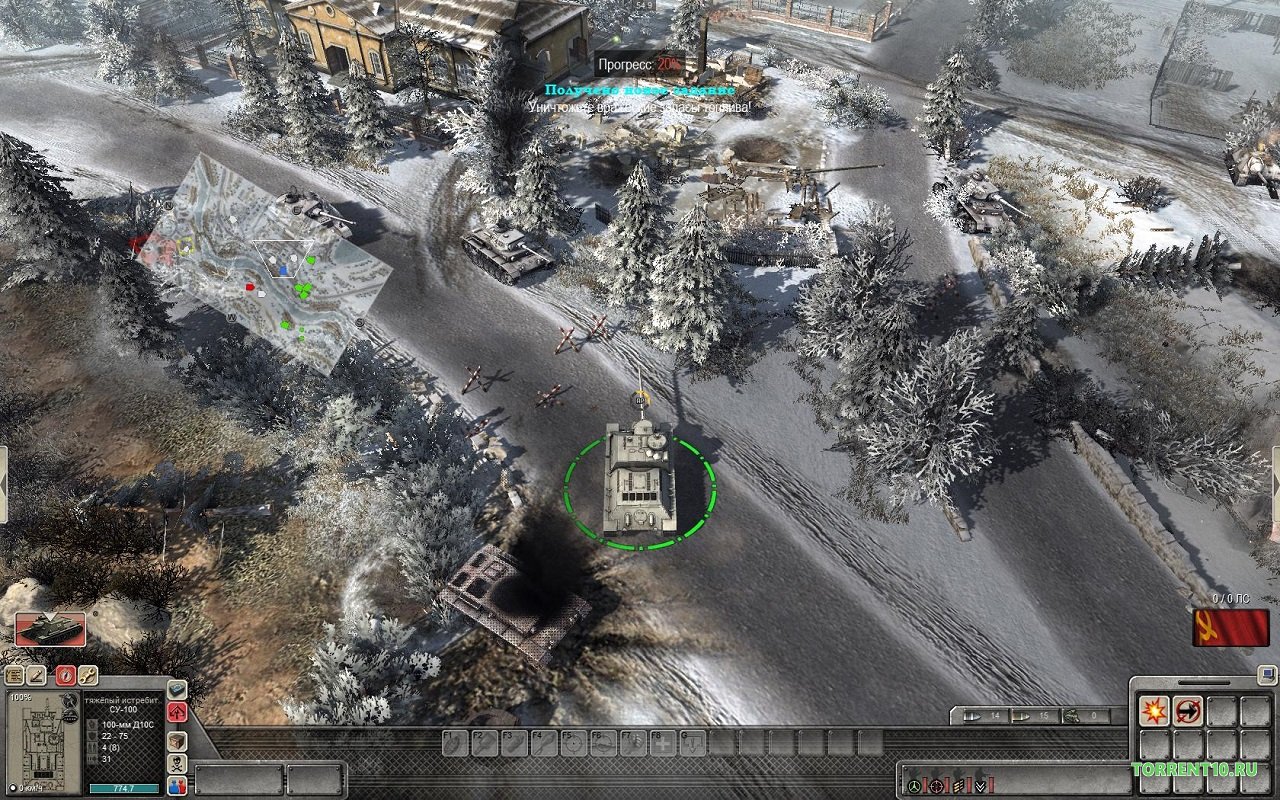Screen dimensions: 1280x800
Task: Click the F5 crosshair quick slot
Action: tap(574, 742)
